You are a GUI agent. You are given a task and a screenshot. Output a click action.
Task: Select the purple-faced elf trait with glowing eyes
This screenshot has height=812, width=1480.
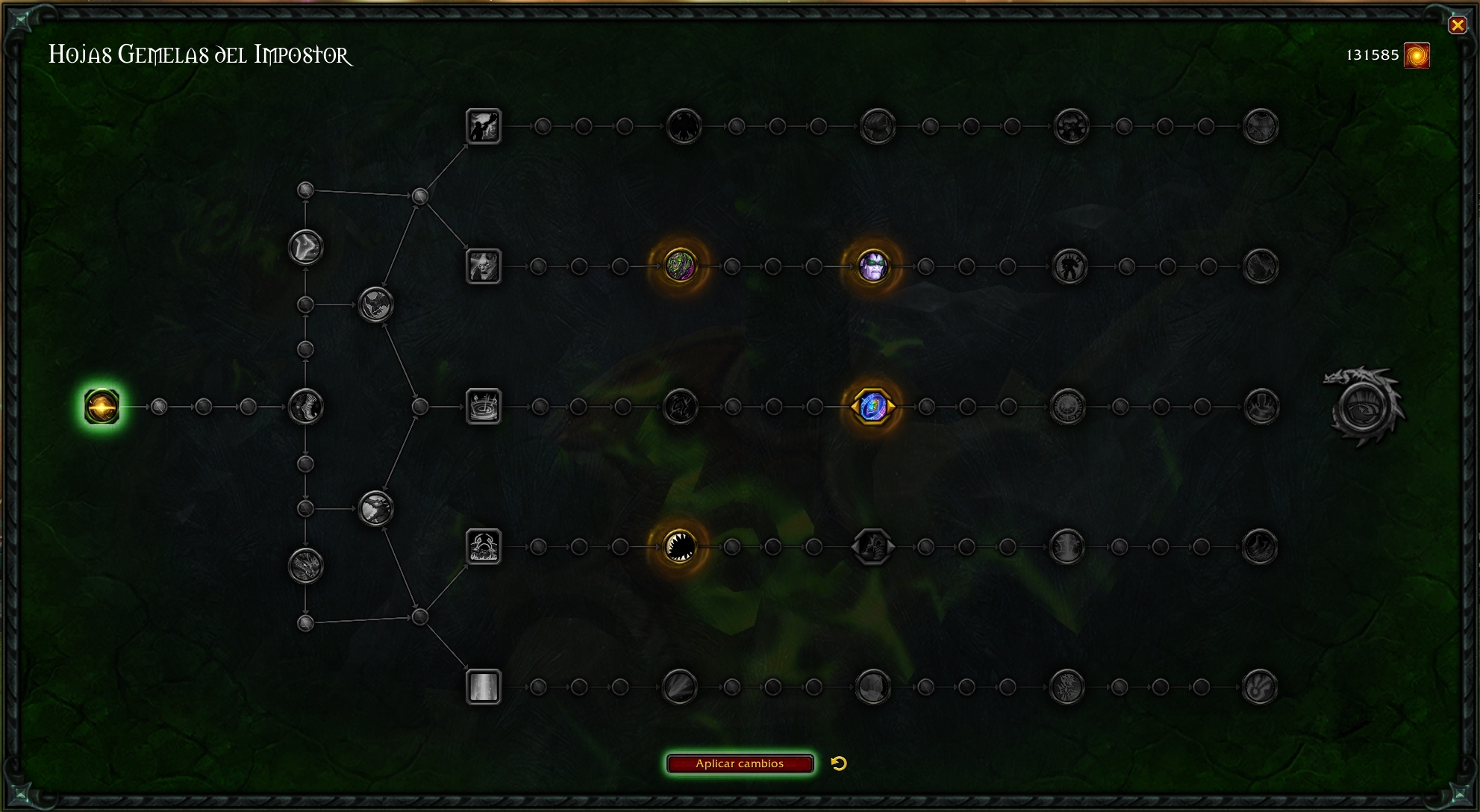(872, 266)
